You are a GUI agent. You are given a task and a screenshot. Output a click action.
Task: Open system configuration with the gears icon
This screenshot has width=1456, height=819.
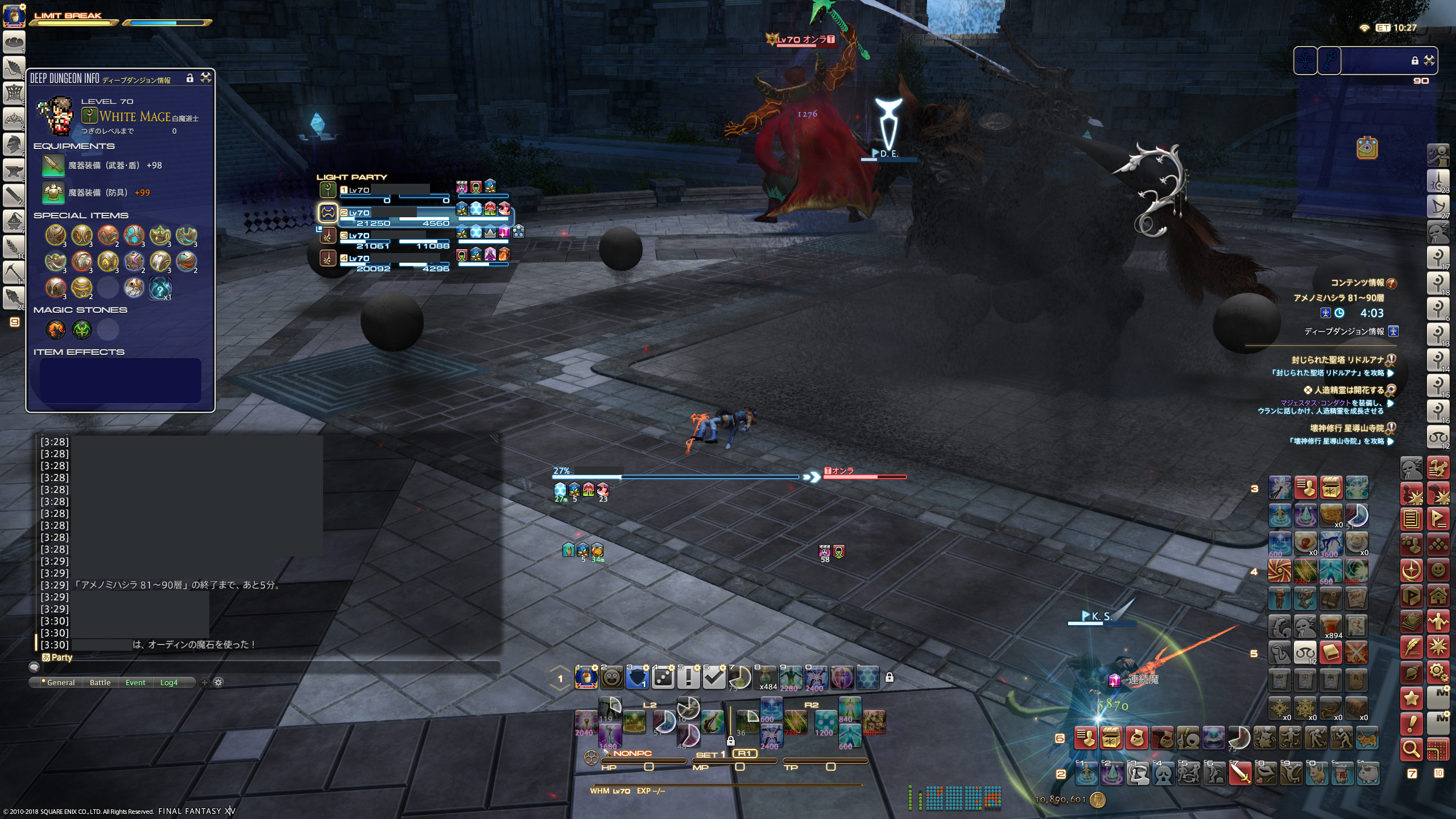[1438, 672]
